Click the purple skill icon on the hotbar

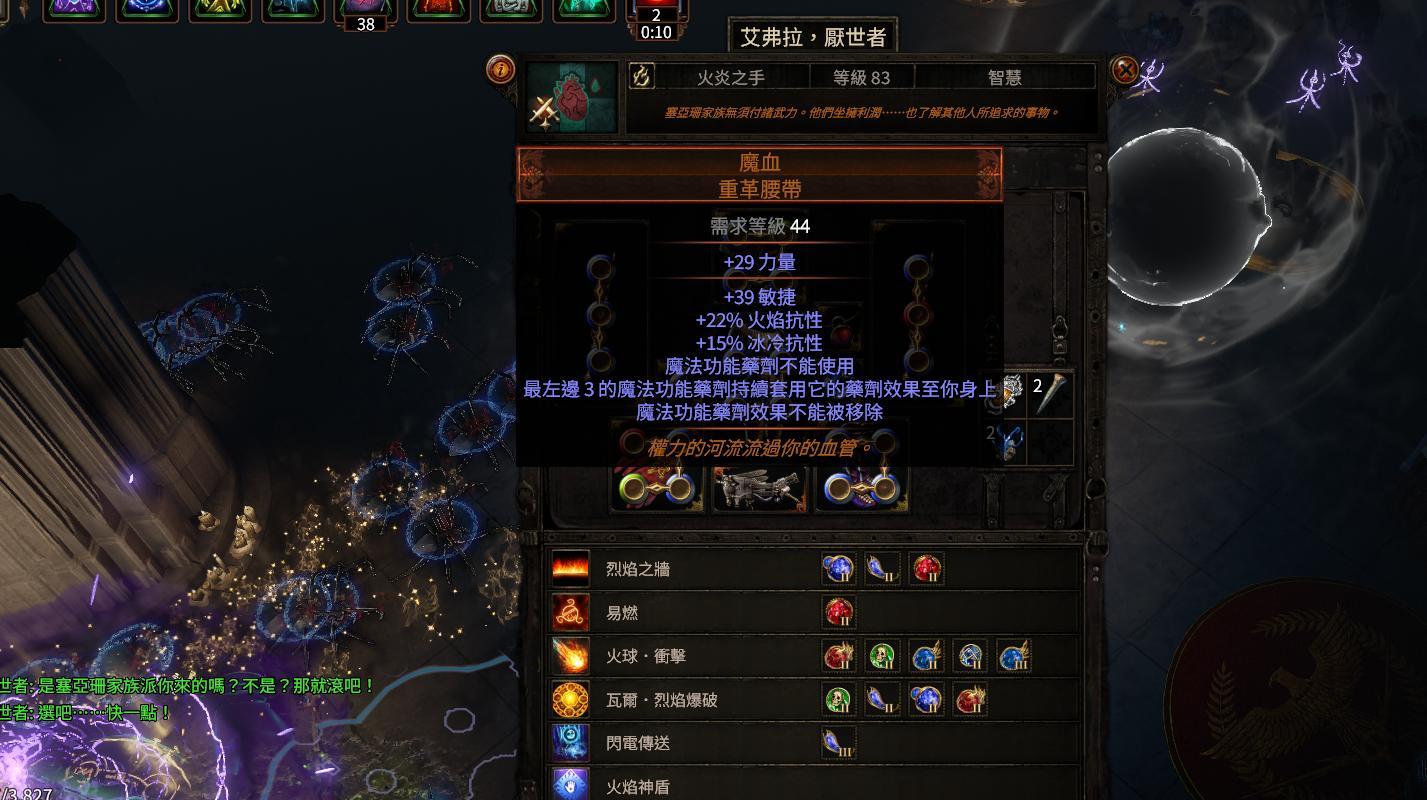click(x=75, y=12)
